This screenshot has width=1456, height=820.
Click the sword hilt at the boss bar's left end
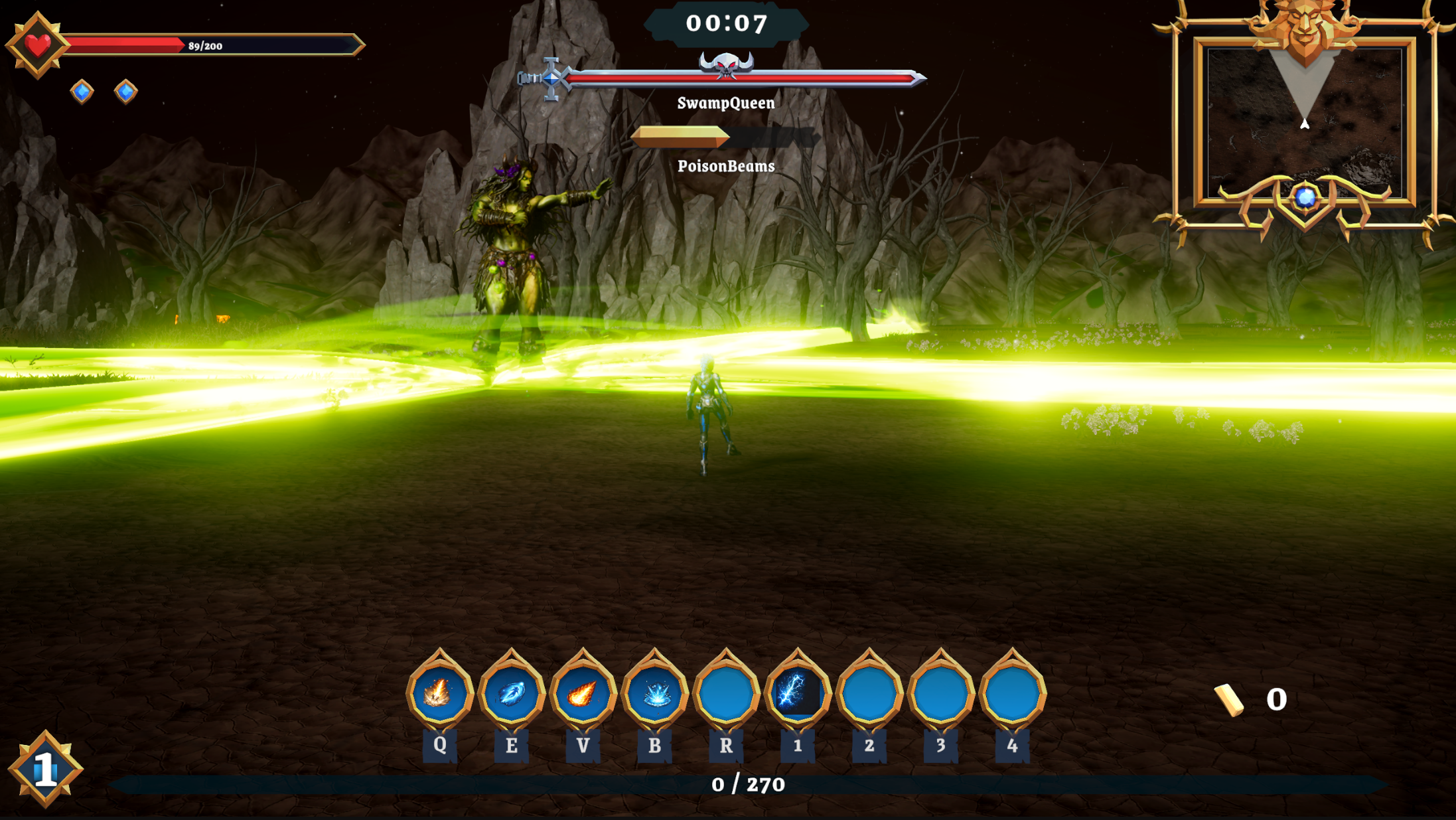[546, 80]
